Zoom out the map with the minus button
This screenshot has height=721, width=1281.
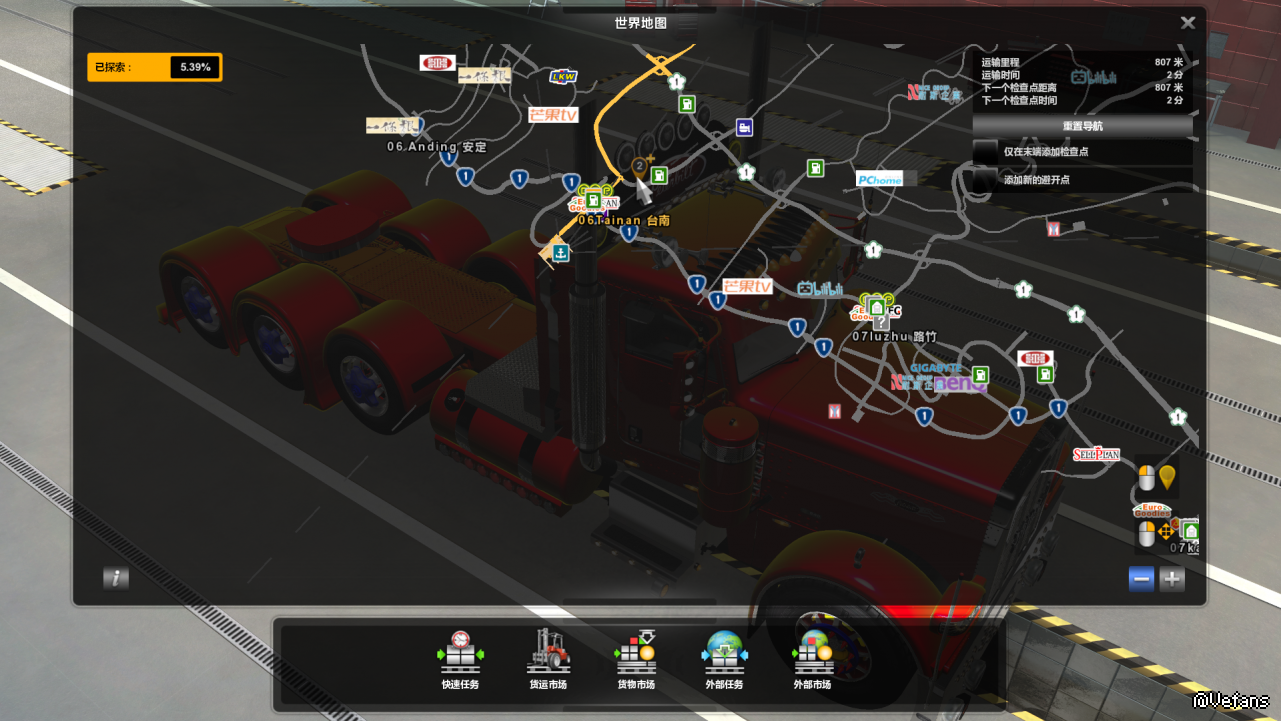(1141, 578)
